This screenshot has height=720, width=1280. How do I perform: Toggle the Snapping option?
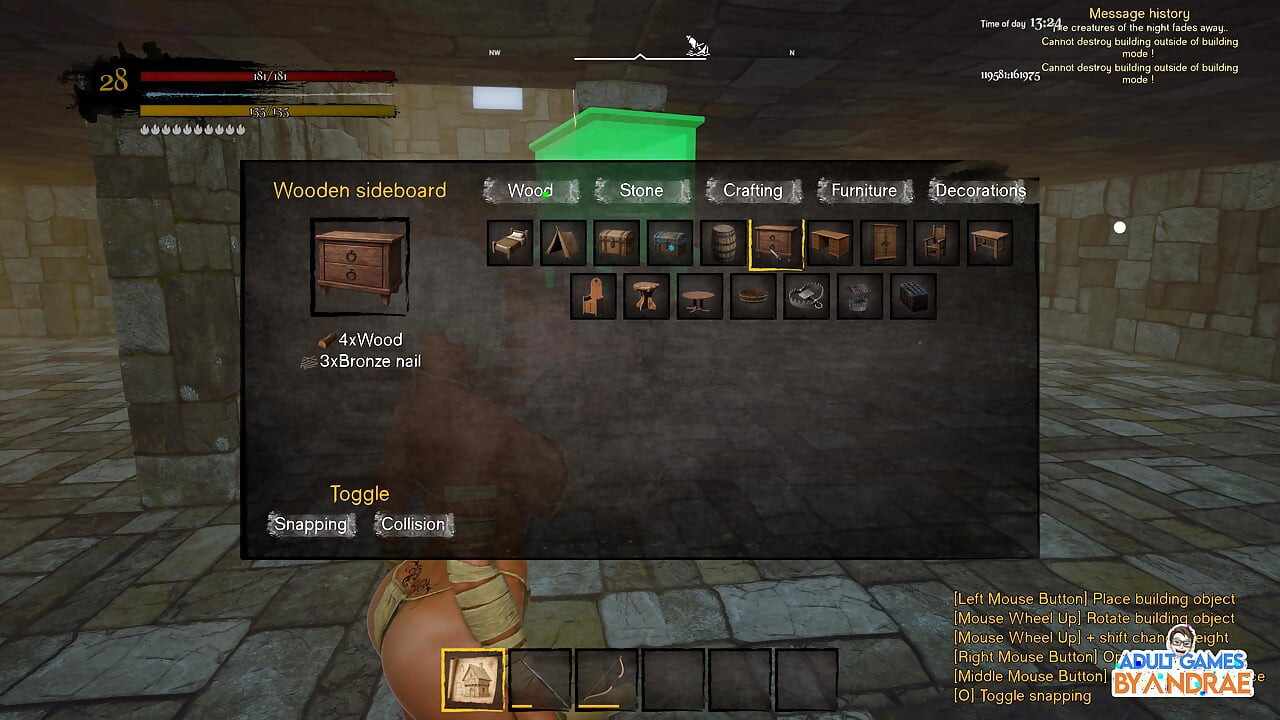coord(311,524)
